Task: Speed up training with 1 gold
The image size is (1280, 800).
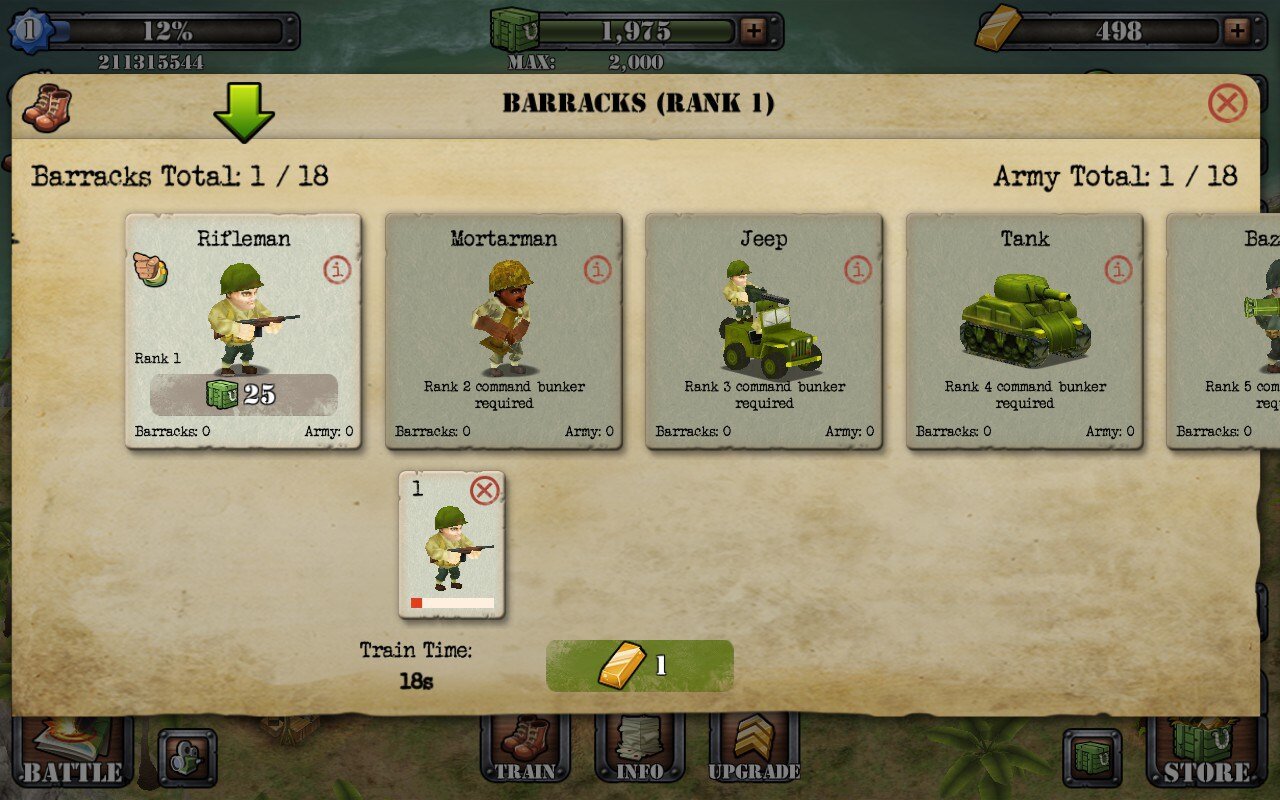Action: click(639, 666)
